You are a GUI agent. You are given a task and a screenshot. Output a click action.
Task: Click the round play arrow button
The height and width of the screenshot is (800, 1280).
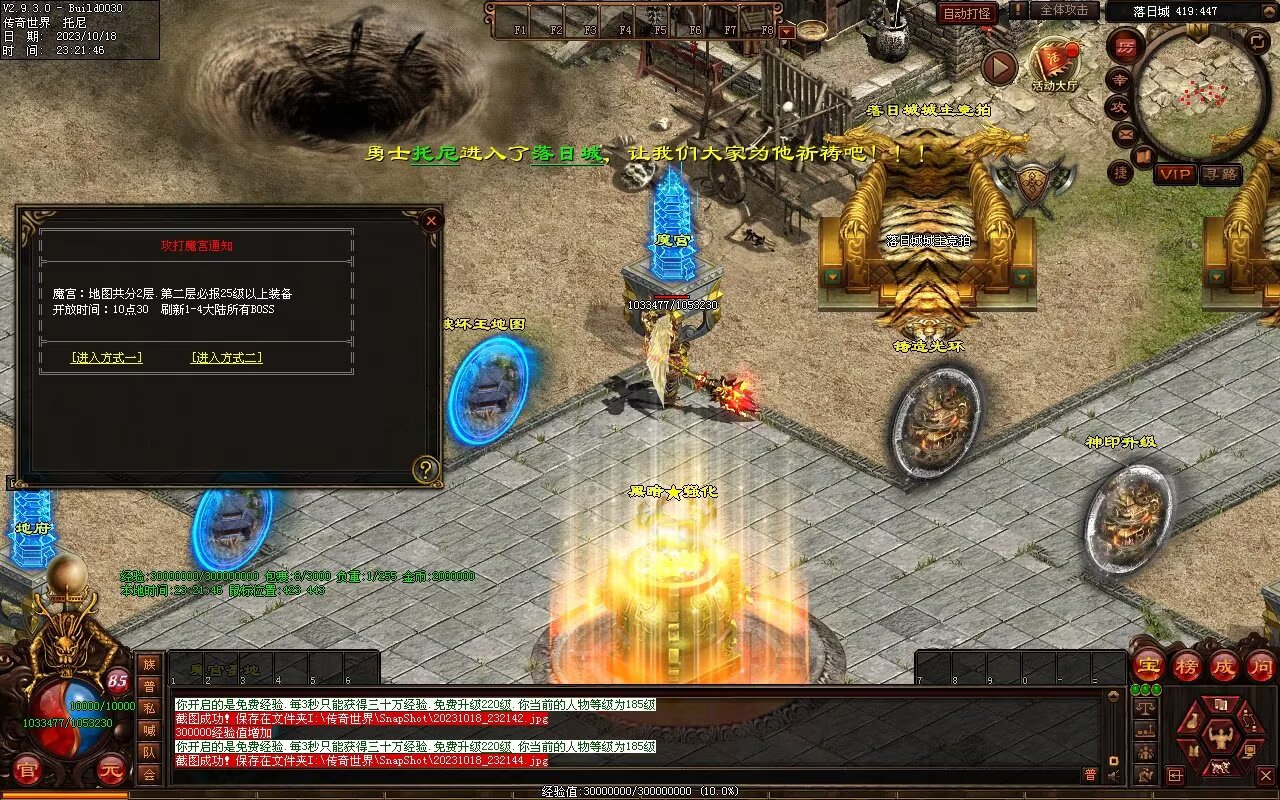(999, 67)
